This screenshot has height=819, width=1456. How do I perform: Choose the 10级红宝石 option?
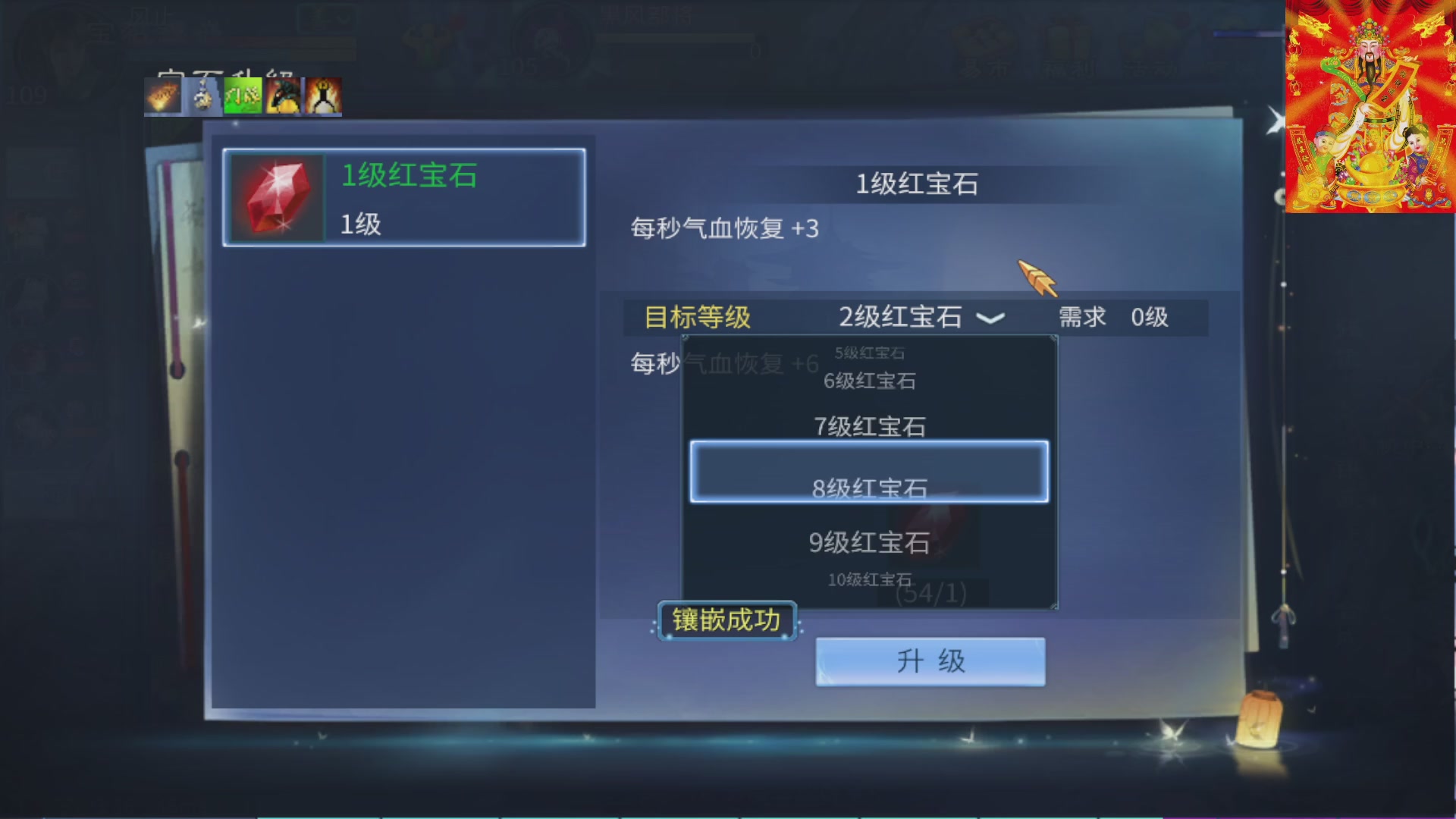point(871,579)
